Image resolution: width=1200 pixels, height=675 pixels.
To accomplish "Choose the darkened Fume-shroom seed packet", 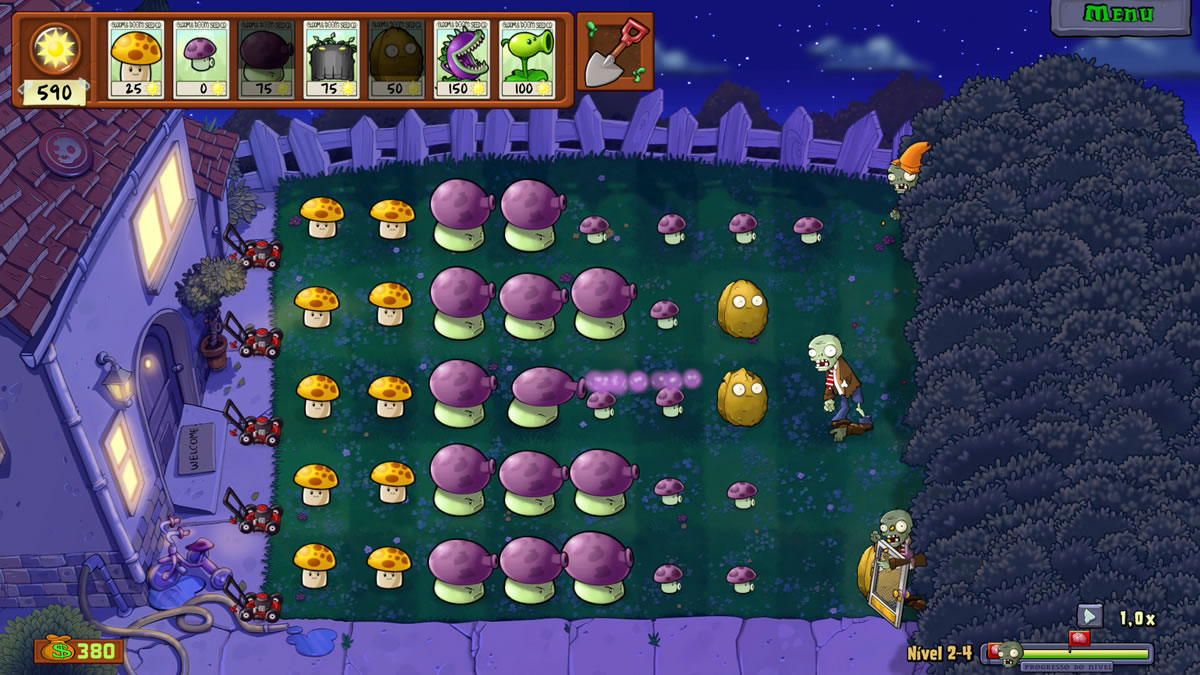I will tap(269, 59).
